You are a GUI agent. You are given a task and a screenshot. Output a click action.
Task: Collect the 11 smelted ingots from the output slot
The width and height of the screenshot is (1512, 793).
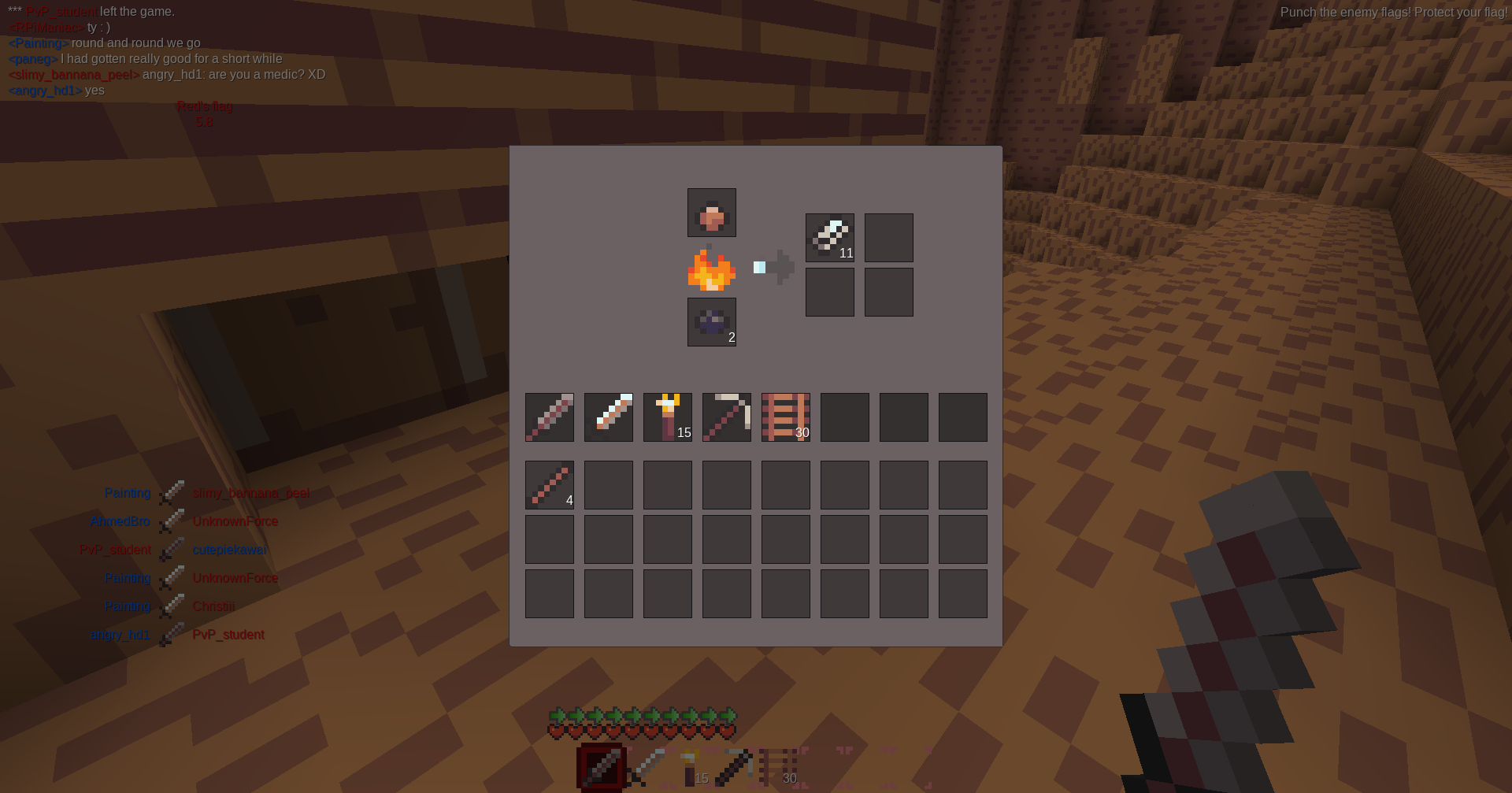tap(830, 238)
